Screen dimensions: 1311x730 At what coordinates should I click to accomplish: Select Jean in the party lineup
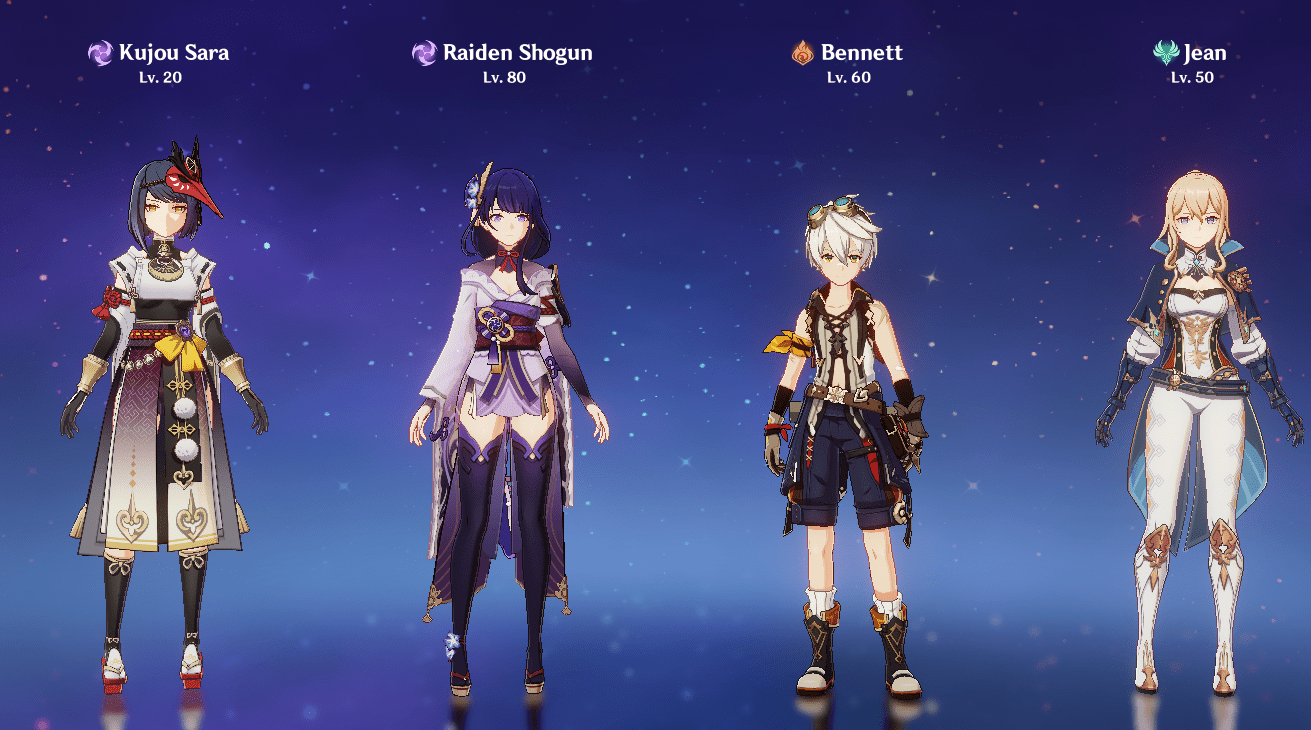pyautogui.click(x=1197, y=420)
